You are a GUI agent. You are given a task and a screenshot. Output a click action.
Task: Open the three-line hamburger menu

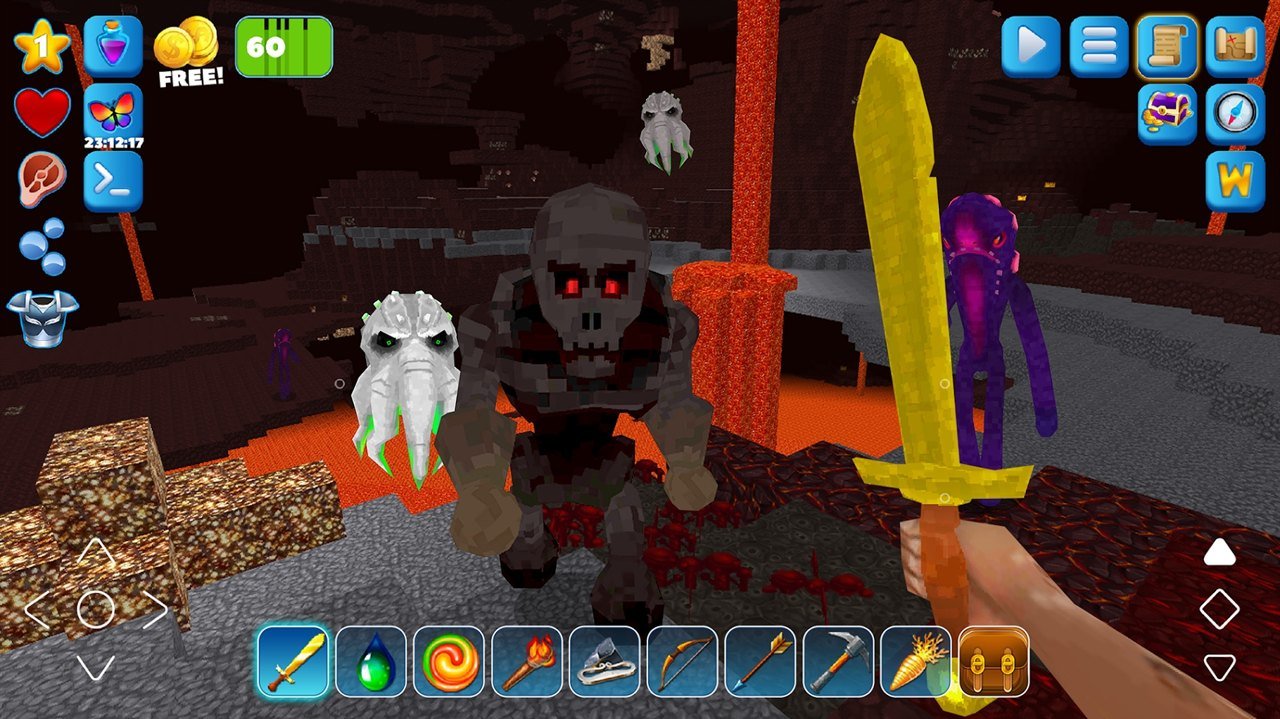tap(1099, 46)
